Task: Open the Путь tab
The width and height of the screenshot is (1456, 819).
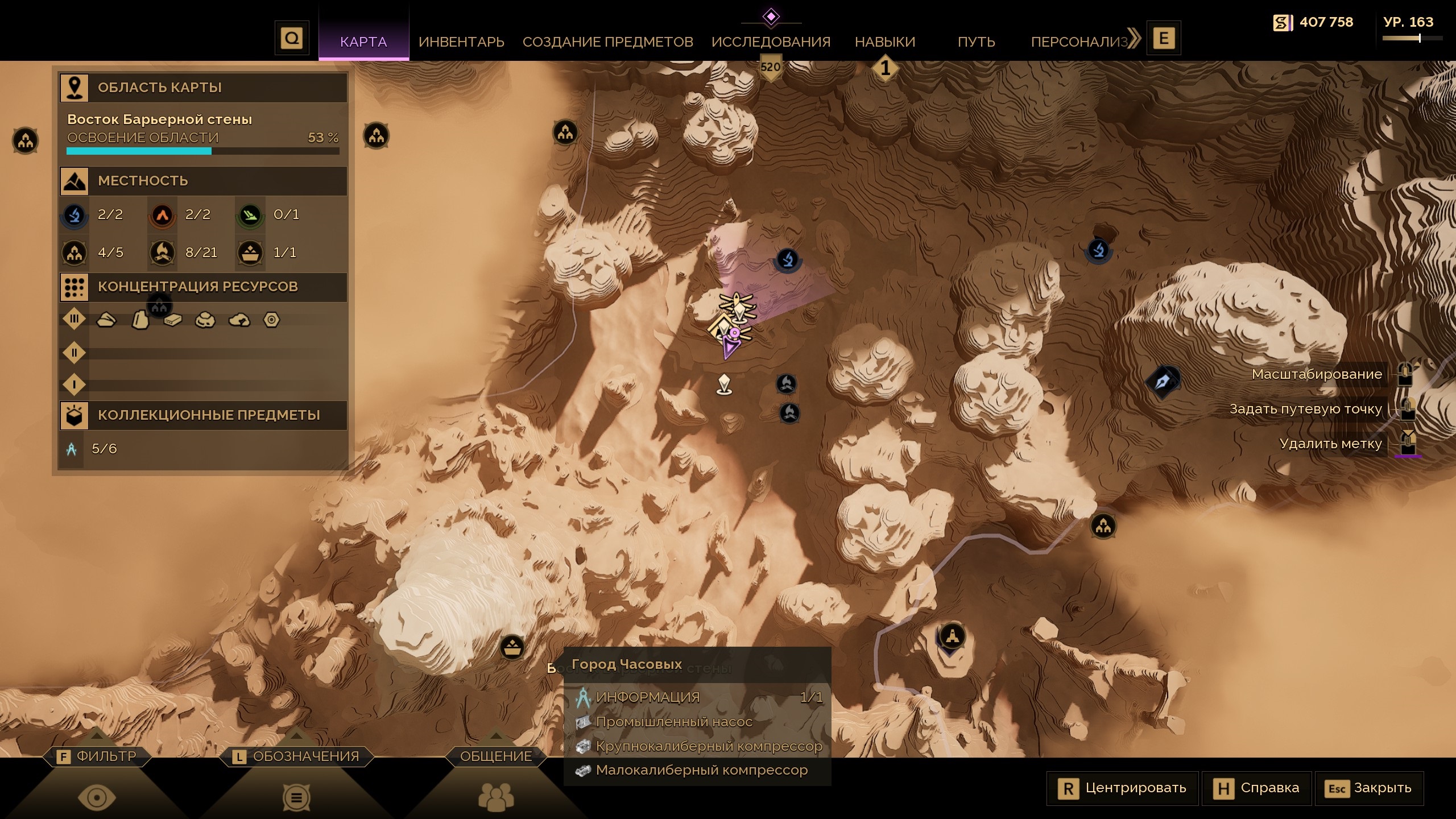Action: tap(976, 42)
